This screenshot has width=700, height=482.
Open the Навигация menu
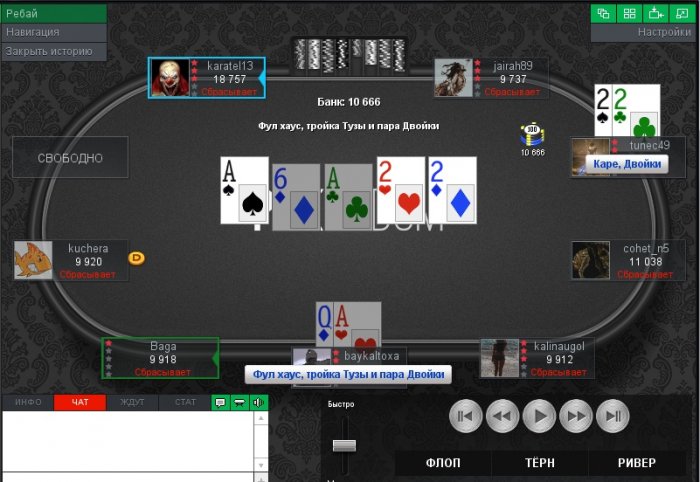click(53, 32)
